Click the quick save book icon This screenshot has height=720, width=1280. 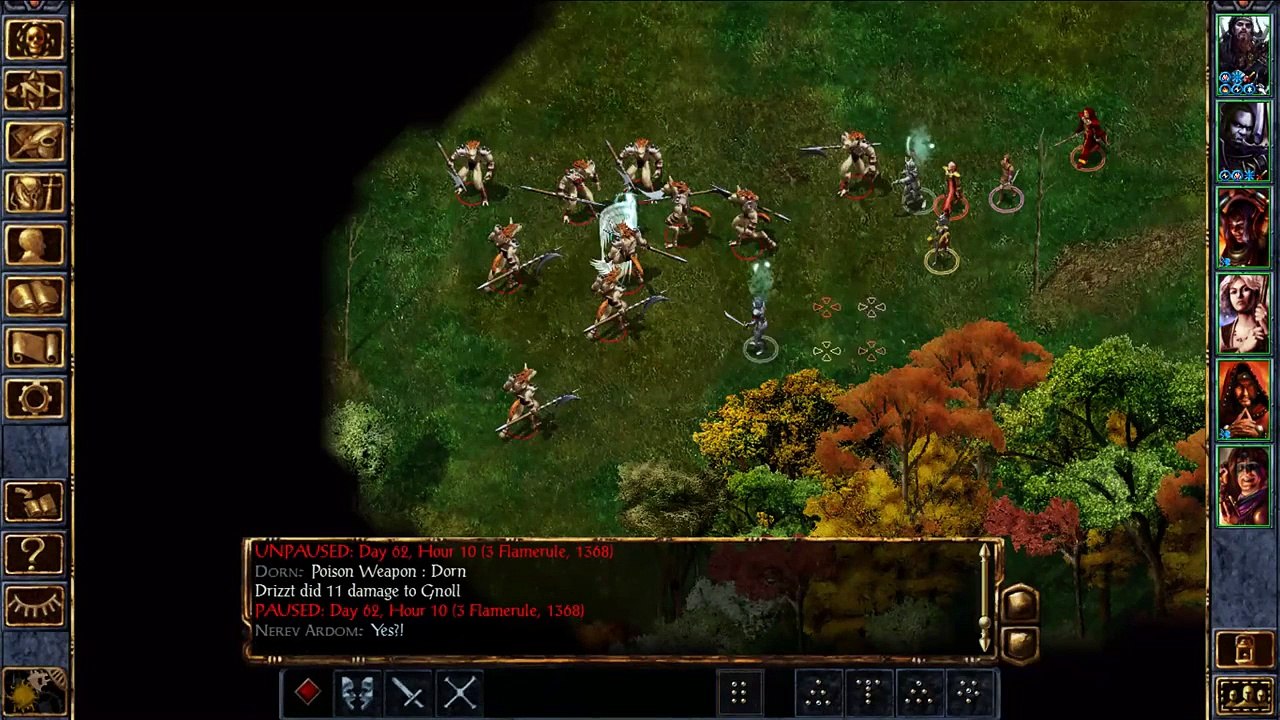[35, 502]
